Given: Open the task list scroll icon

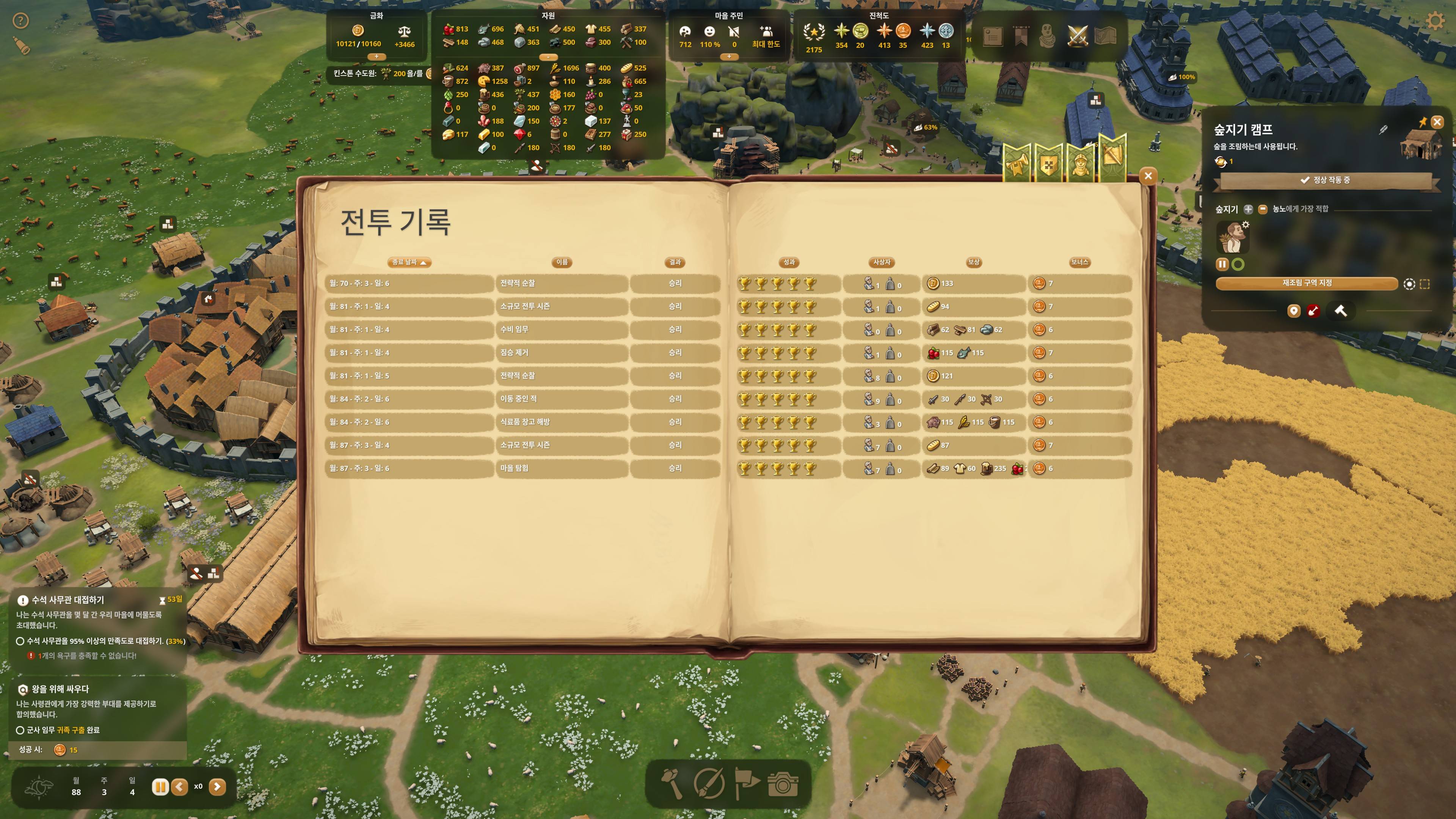Looking at the screenshot, I should coord(993,37).
